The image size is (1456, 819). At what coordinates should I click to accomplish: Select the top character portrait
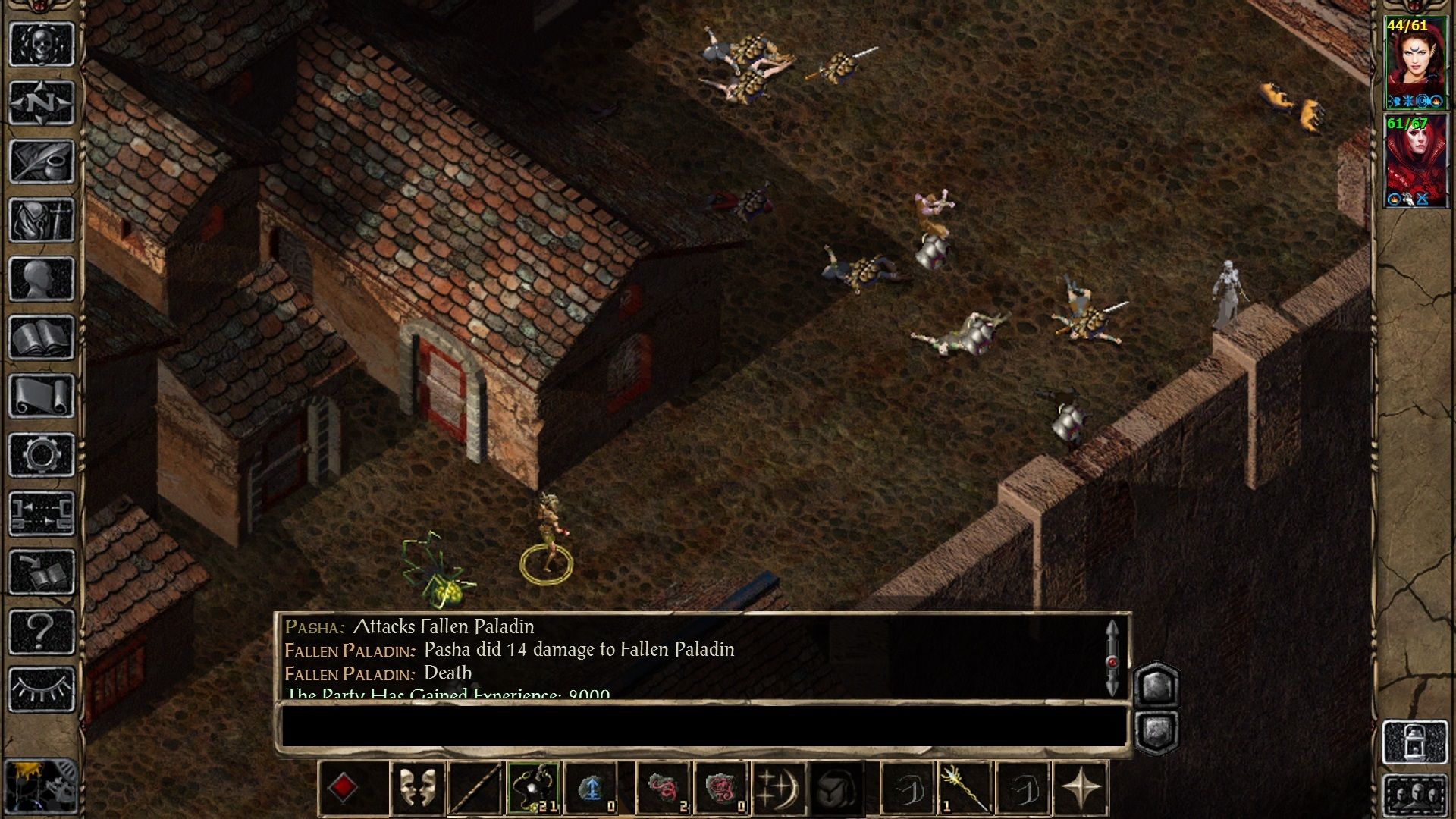click(1415, 64)
